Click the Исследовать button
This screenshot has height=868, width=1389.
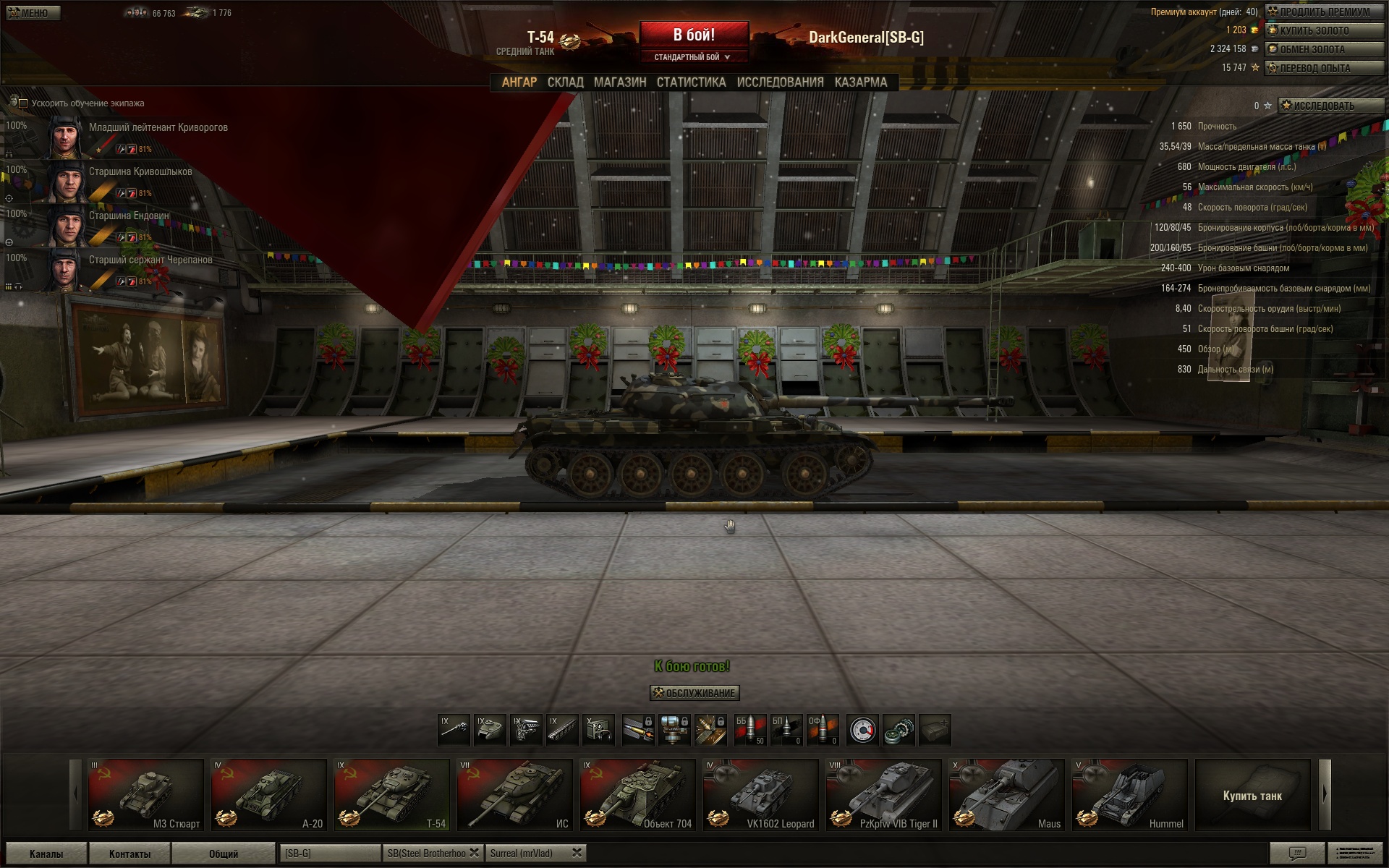1330,106
